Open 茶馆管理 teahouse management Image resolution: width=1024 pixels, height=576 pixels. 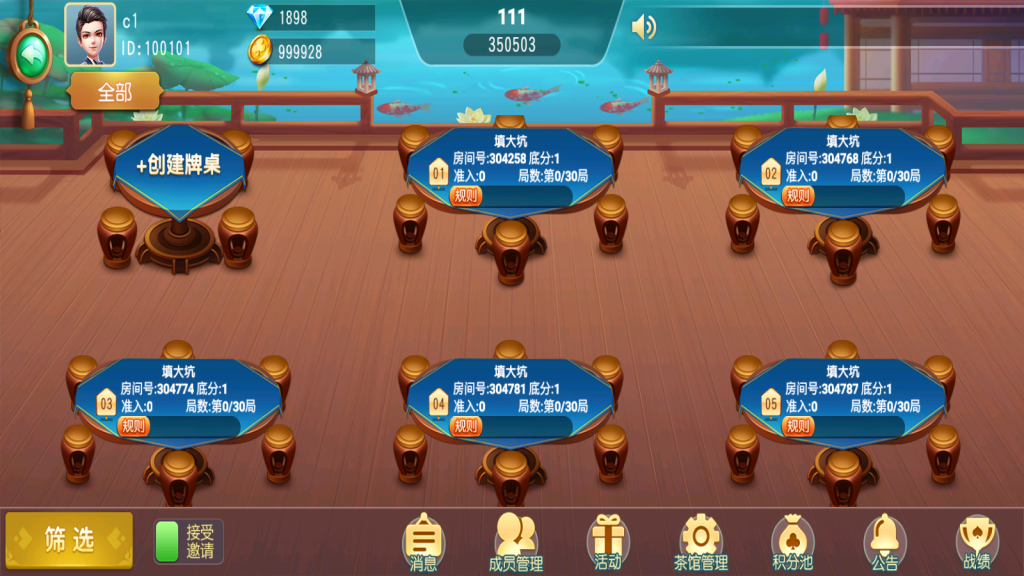[700, 543]
